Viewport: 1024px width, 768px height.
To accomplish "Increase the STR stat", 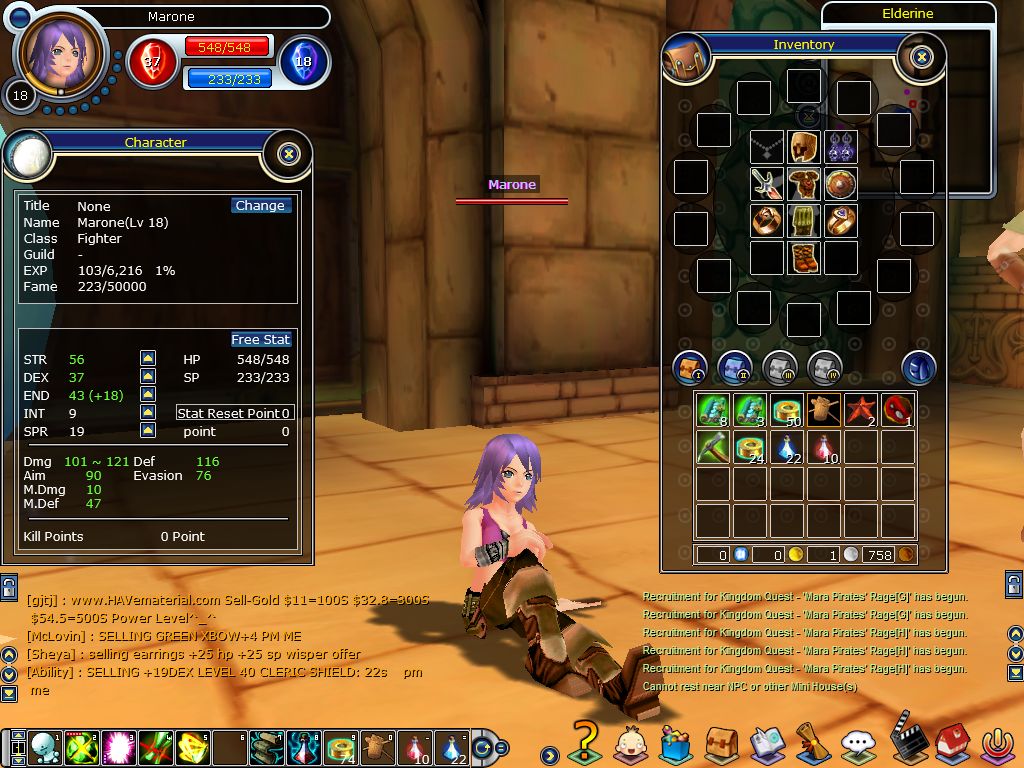I will [147, 359].
